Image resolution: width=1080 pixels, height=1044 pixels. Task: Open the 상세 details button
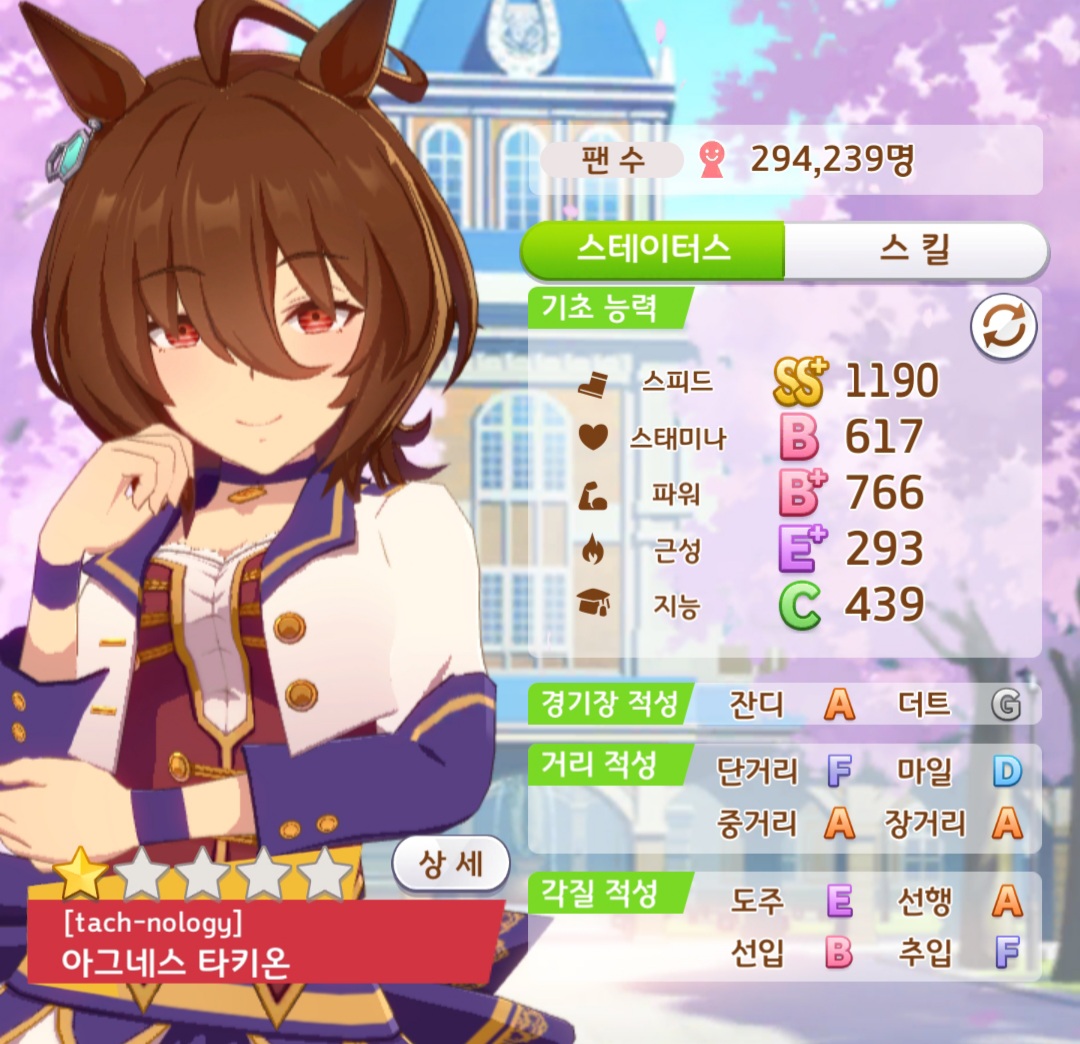click(x=450, y=862)
